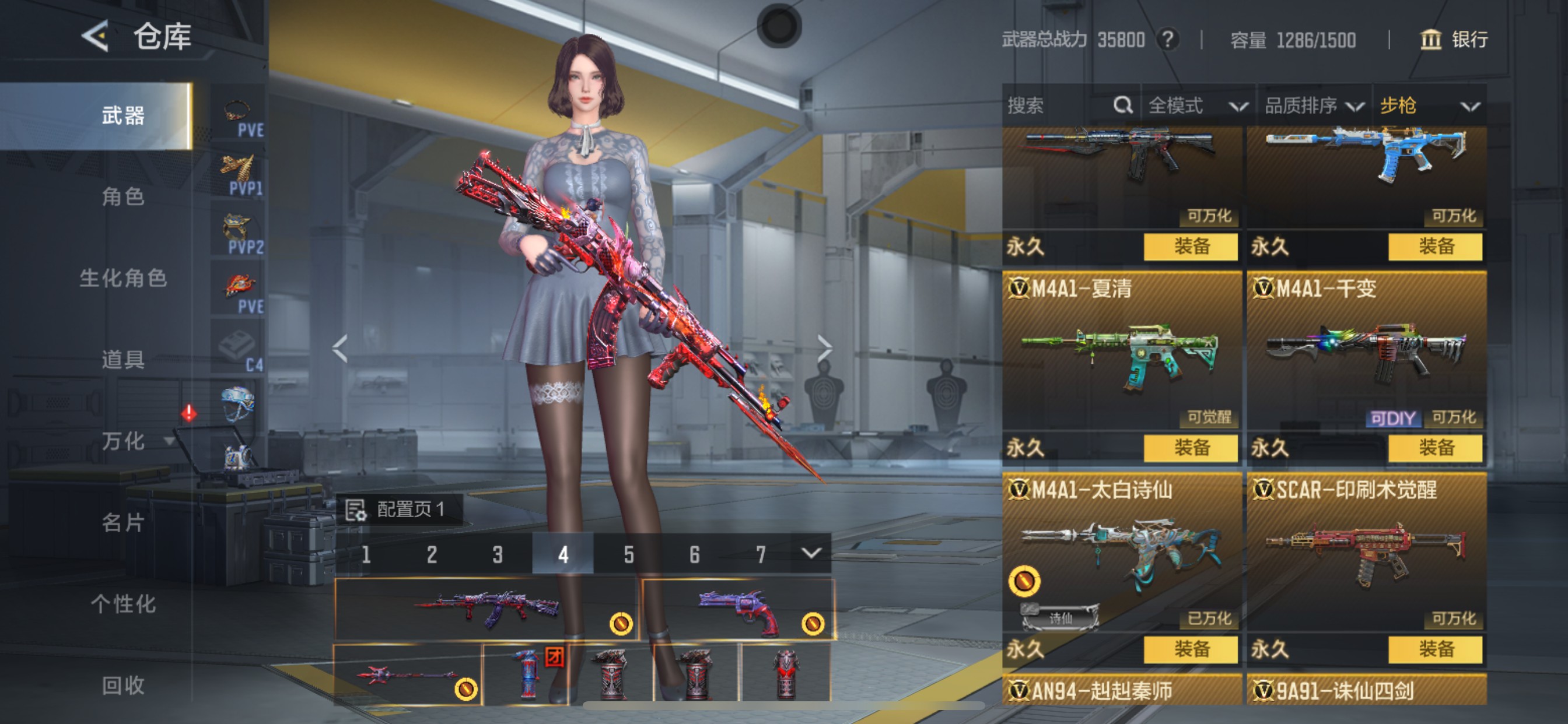Equip the M4A1-夏清 rifle
Image resolution: width=1568 pixels, height=724 pixels.
pos(1191,448)
